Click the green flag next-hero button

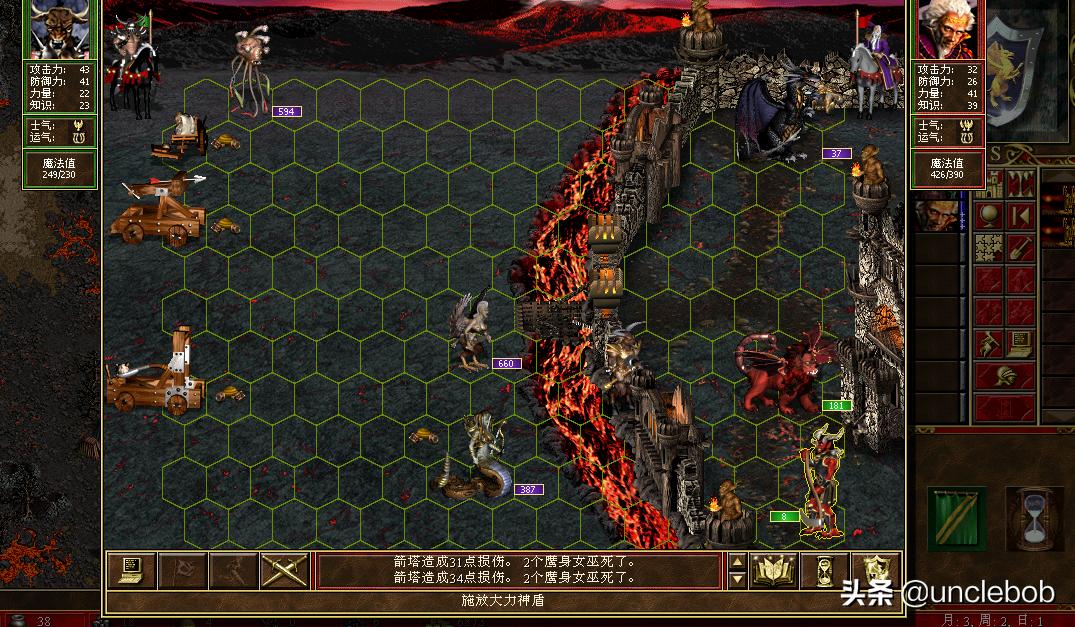pyautogui.click(x=956, y=519)
